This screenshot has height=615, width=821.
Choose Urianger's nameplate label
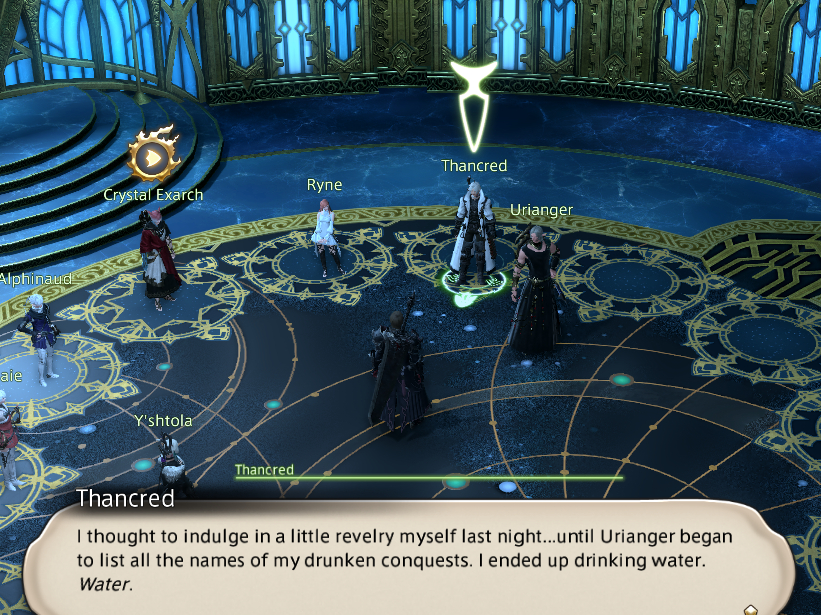pyautogui.click(x=541, y=210)
